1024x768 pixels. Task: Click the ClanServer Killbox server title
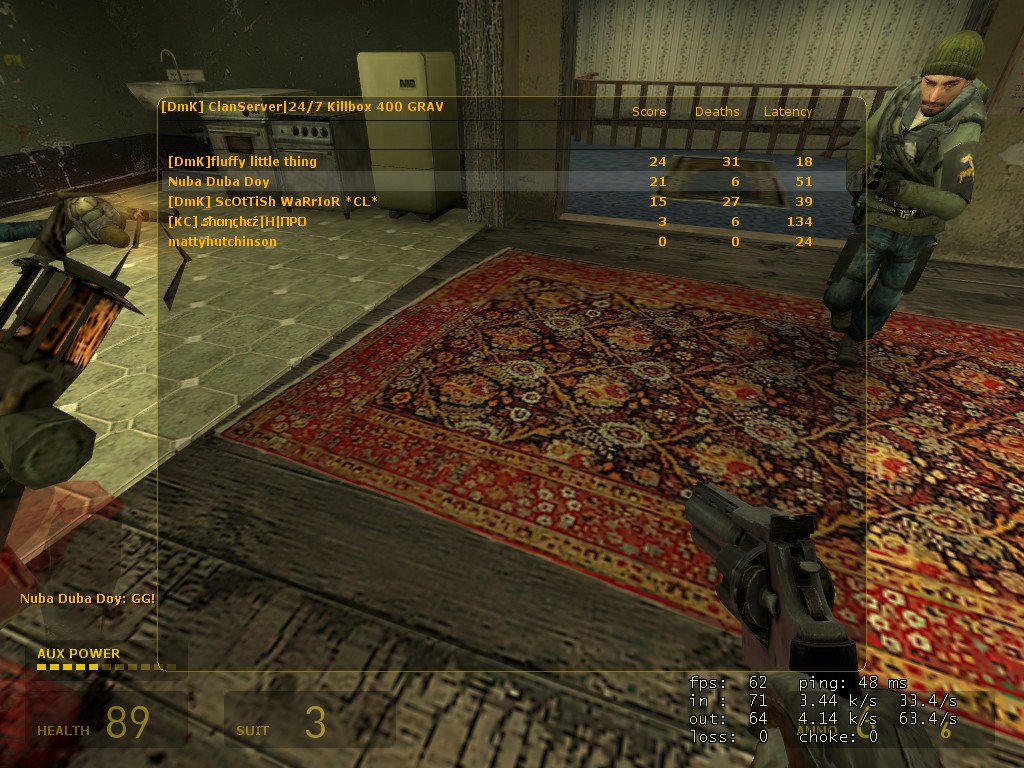[302, 107]
